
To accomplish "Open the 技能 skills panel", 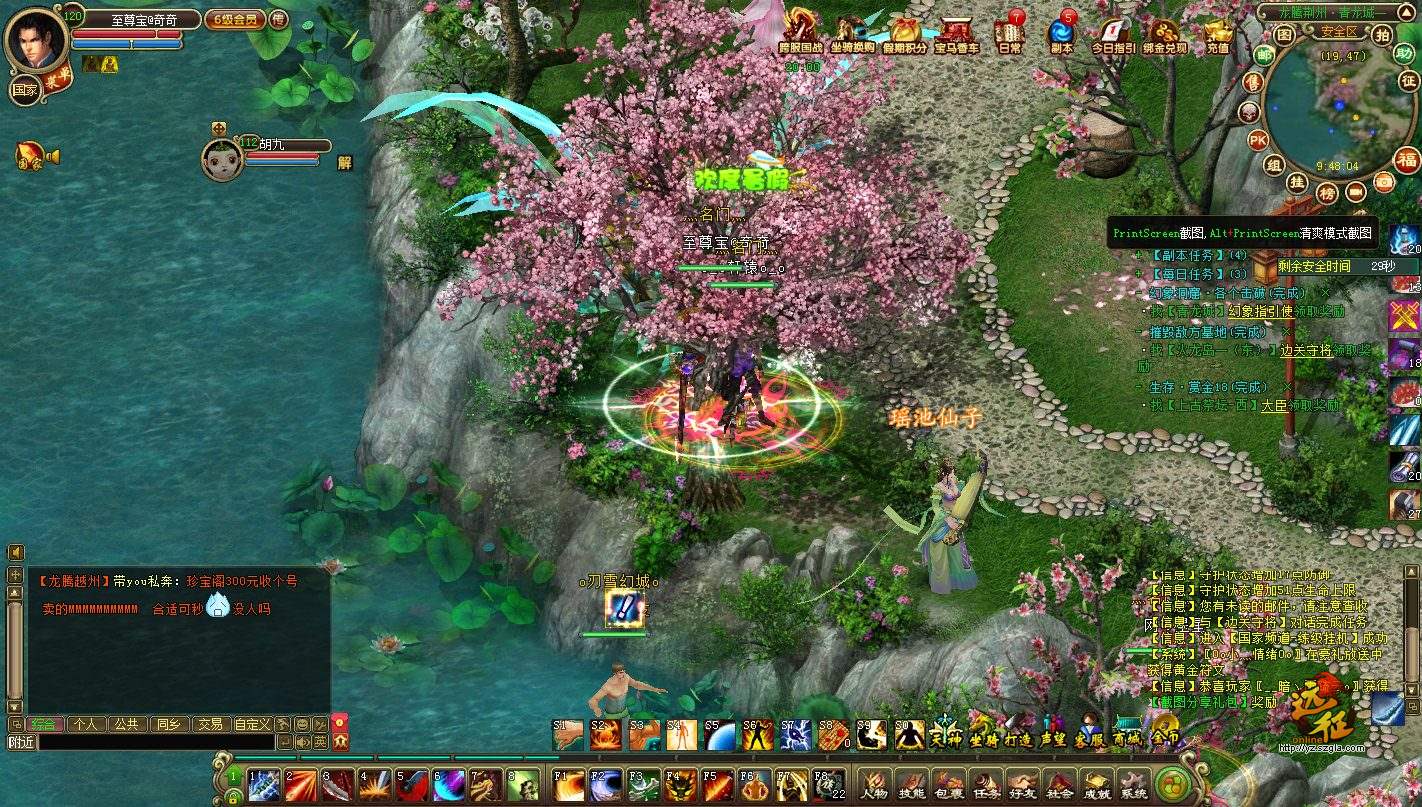I will coord(911,786).
